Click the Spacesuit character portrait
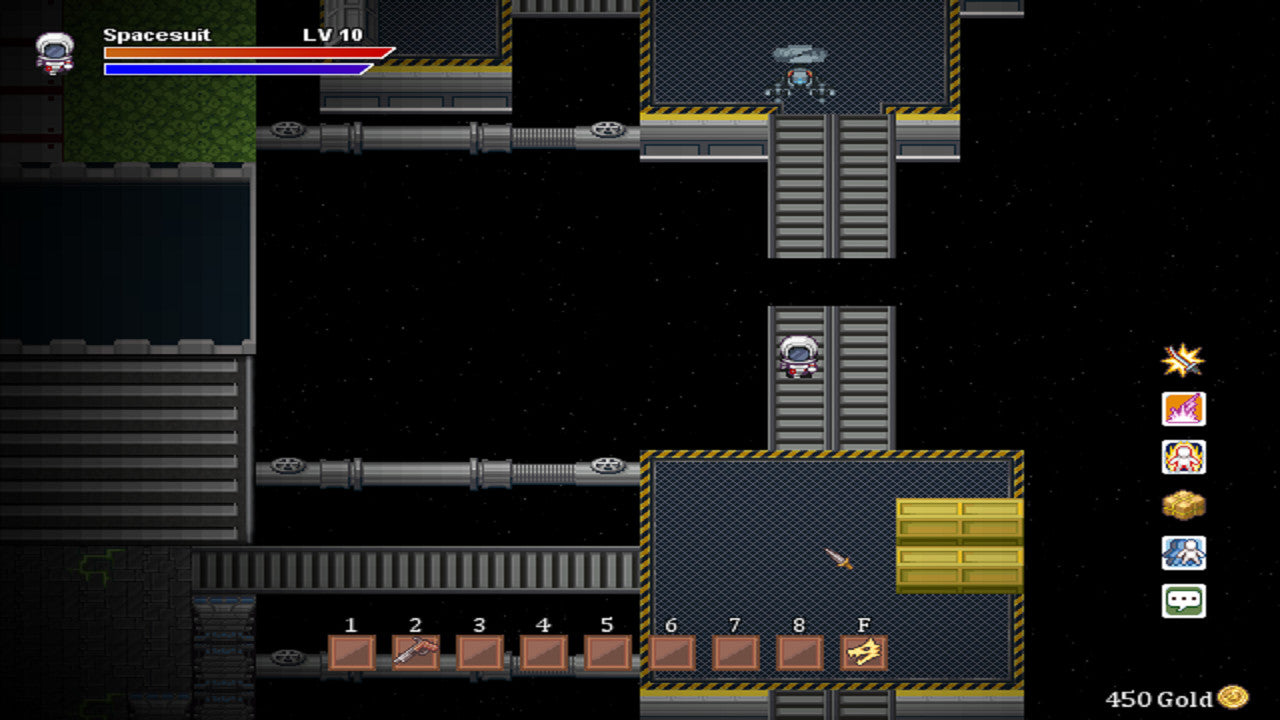 pyautogui.click(x=55, y=53)
